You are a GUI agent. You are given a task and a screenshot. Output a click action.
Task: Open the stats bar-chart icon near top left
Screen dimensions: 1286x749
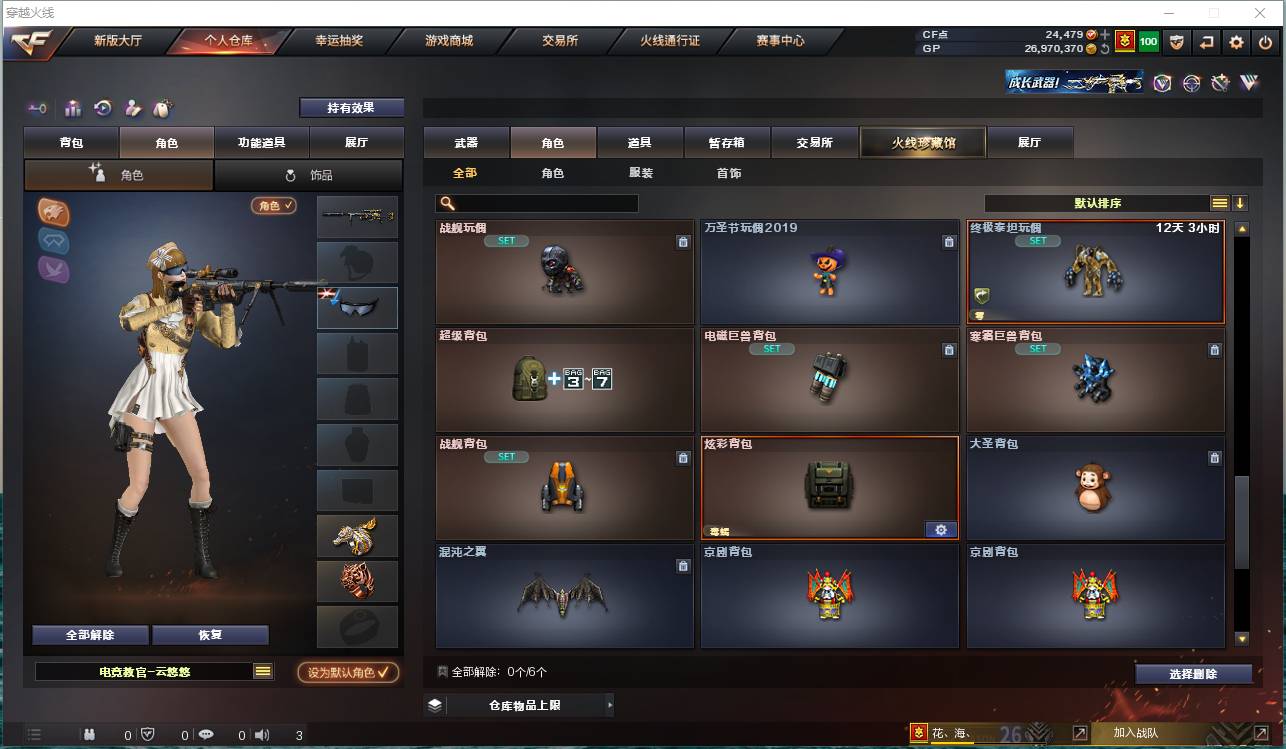[x=72, y=108]
